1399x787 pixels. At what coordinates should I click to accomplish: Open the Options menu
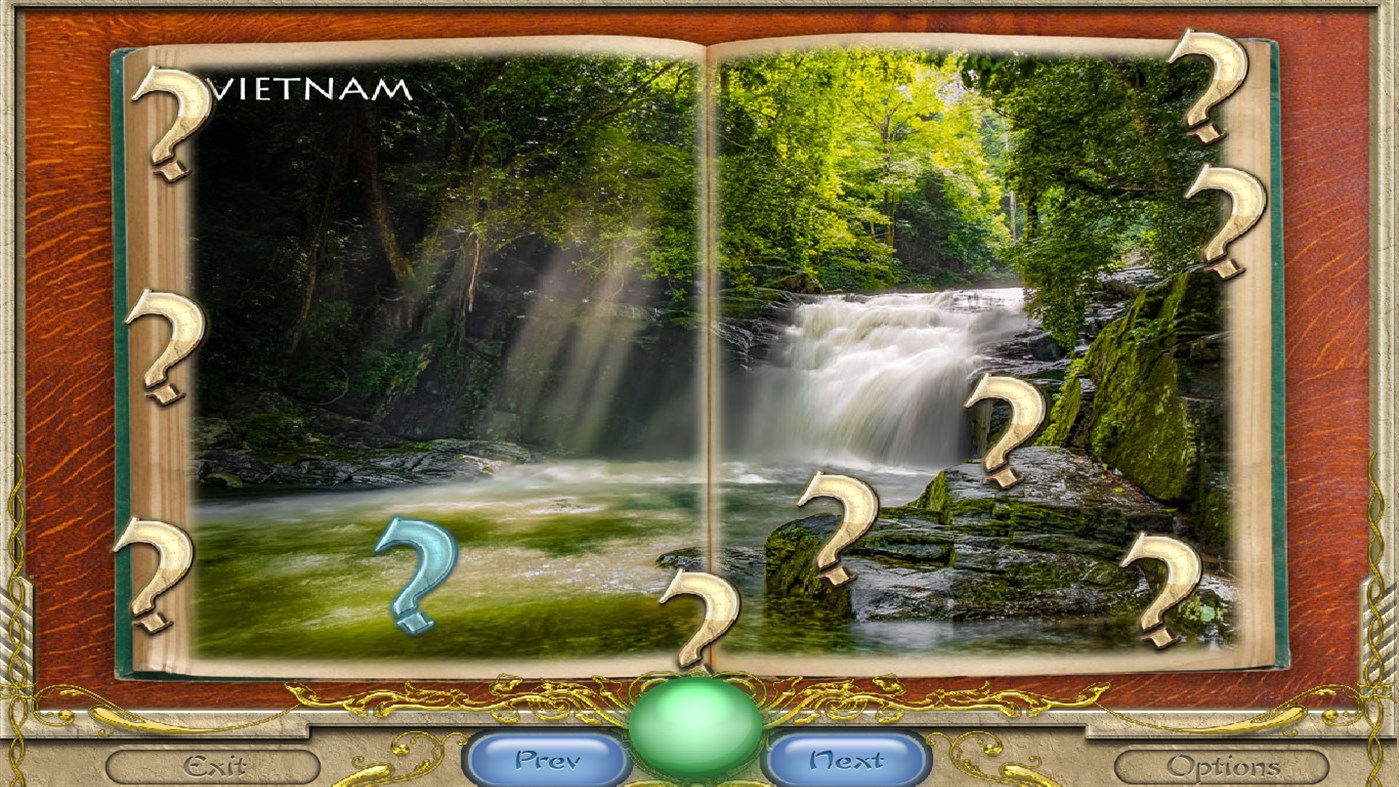1222,765
